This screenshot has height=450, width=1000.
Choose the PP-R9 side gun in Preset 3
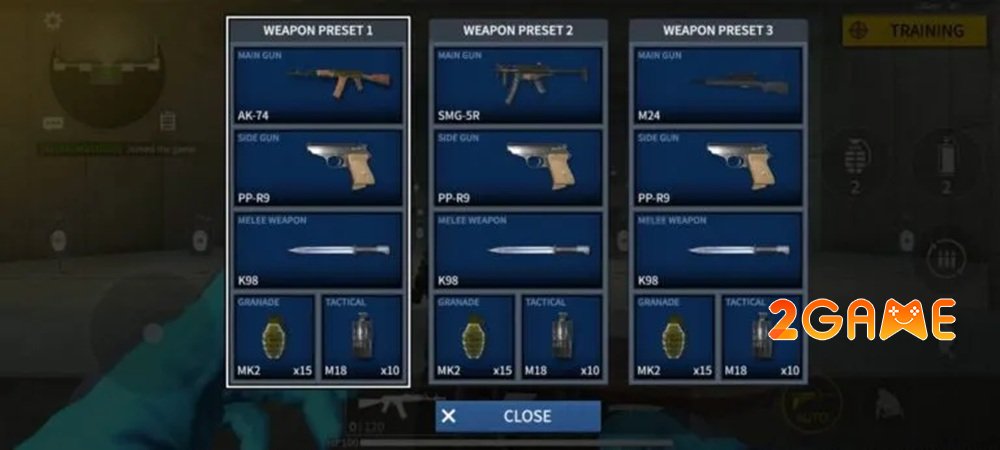click(x=718, y=167)
